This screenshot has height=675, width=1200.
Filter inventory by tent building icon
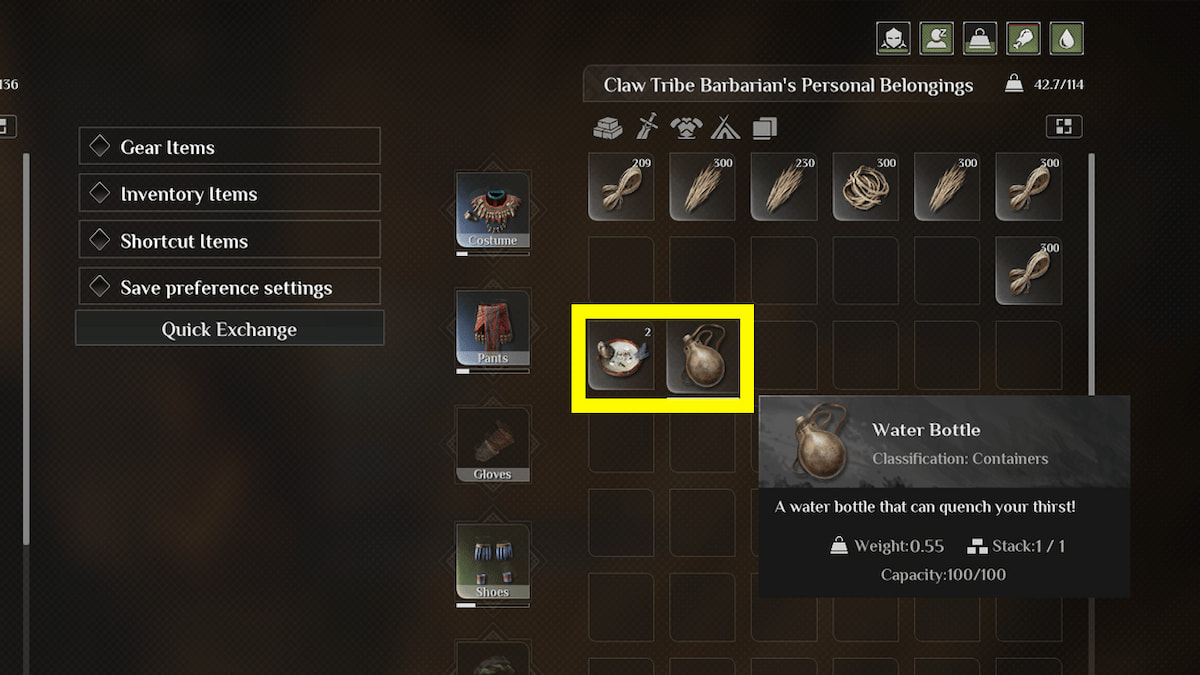point(724,127)
